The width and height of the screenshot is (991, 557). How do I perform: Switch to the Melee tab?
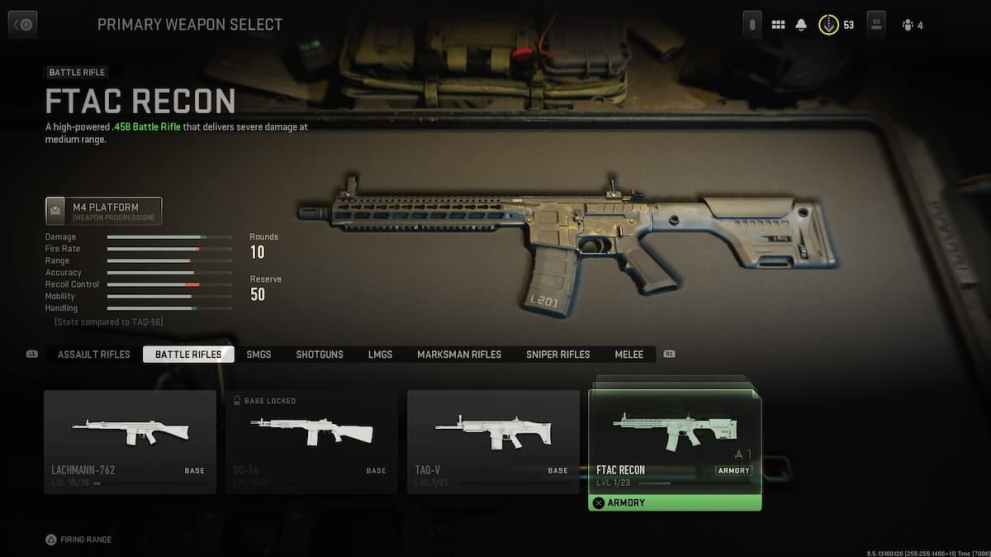click(x=629, y=355)
